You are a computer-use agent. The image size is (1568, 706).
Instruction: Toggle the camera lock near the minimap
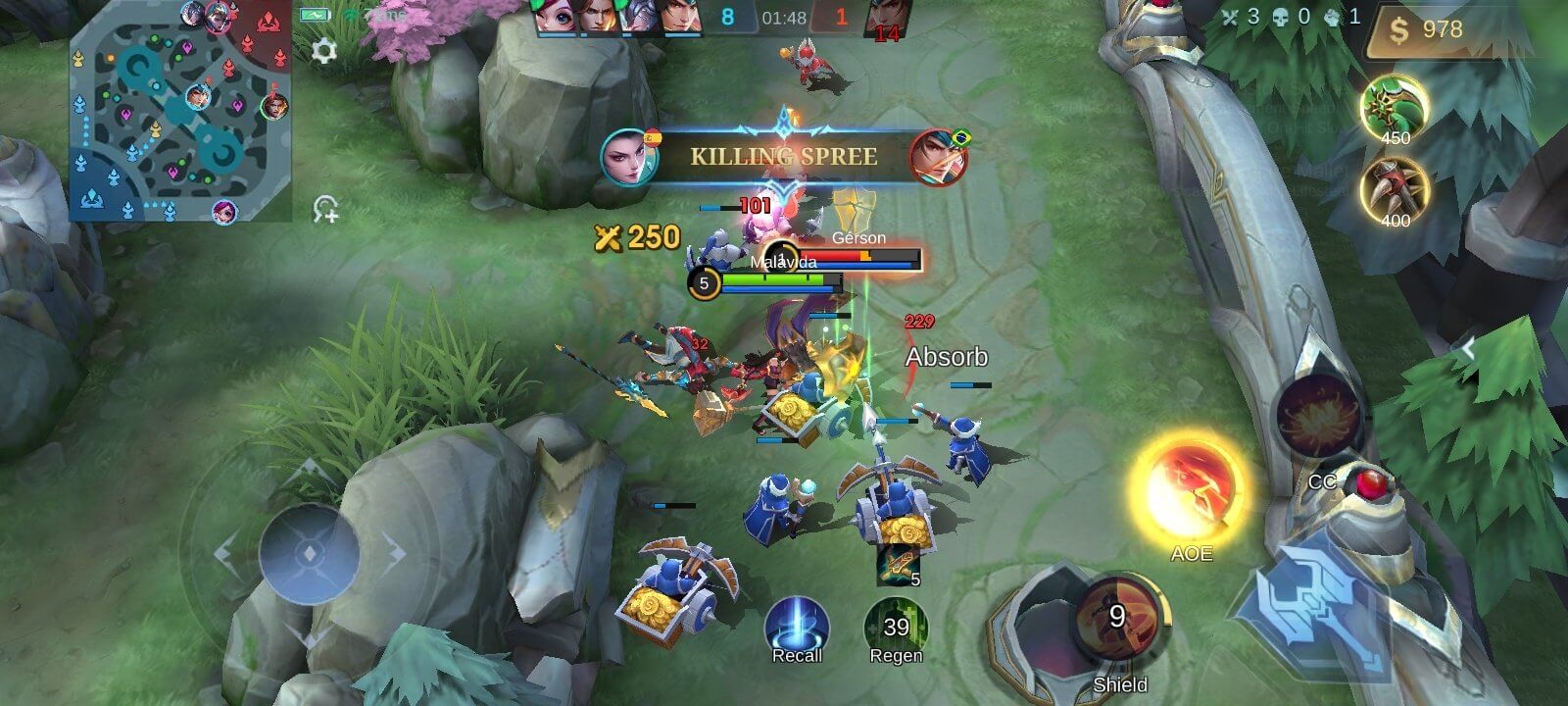(326, 207)
